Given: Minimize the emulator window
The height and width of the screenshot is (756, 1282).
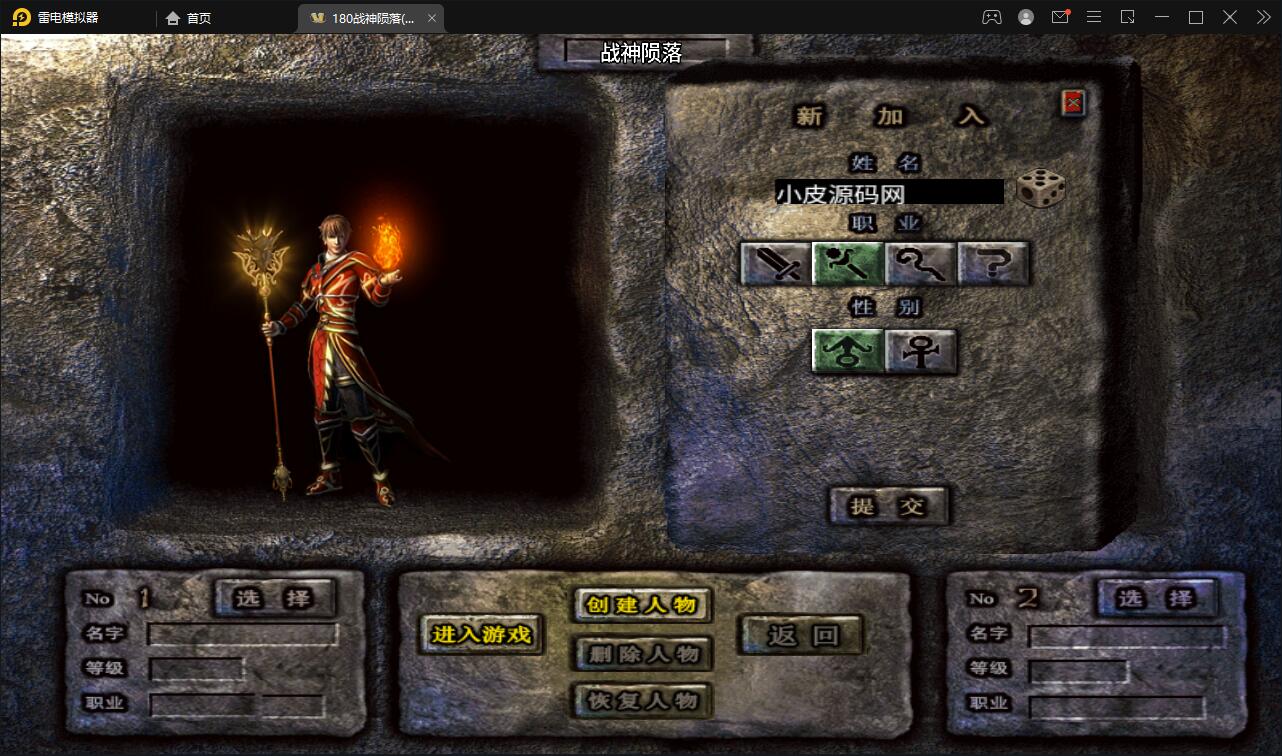Looking at the screenshot, I should tap(1161, 17).
